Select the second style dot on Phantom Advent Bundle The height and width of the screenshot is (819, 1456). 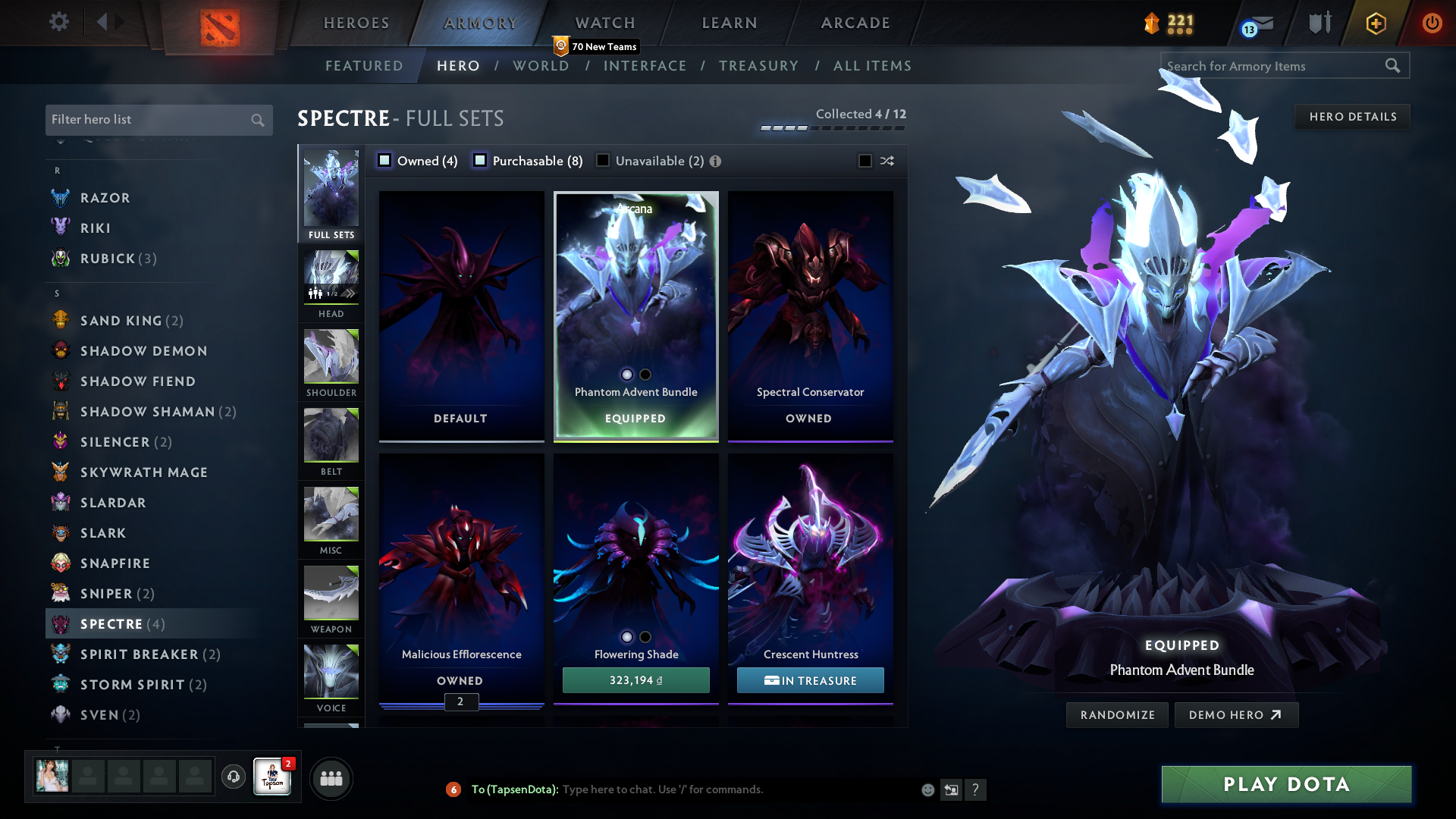[x=645, y=375]
